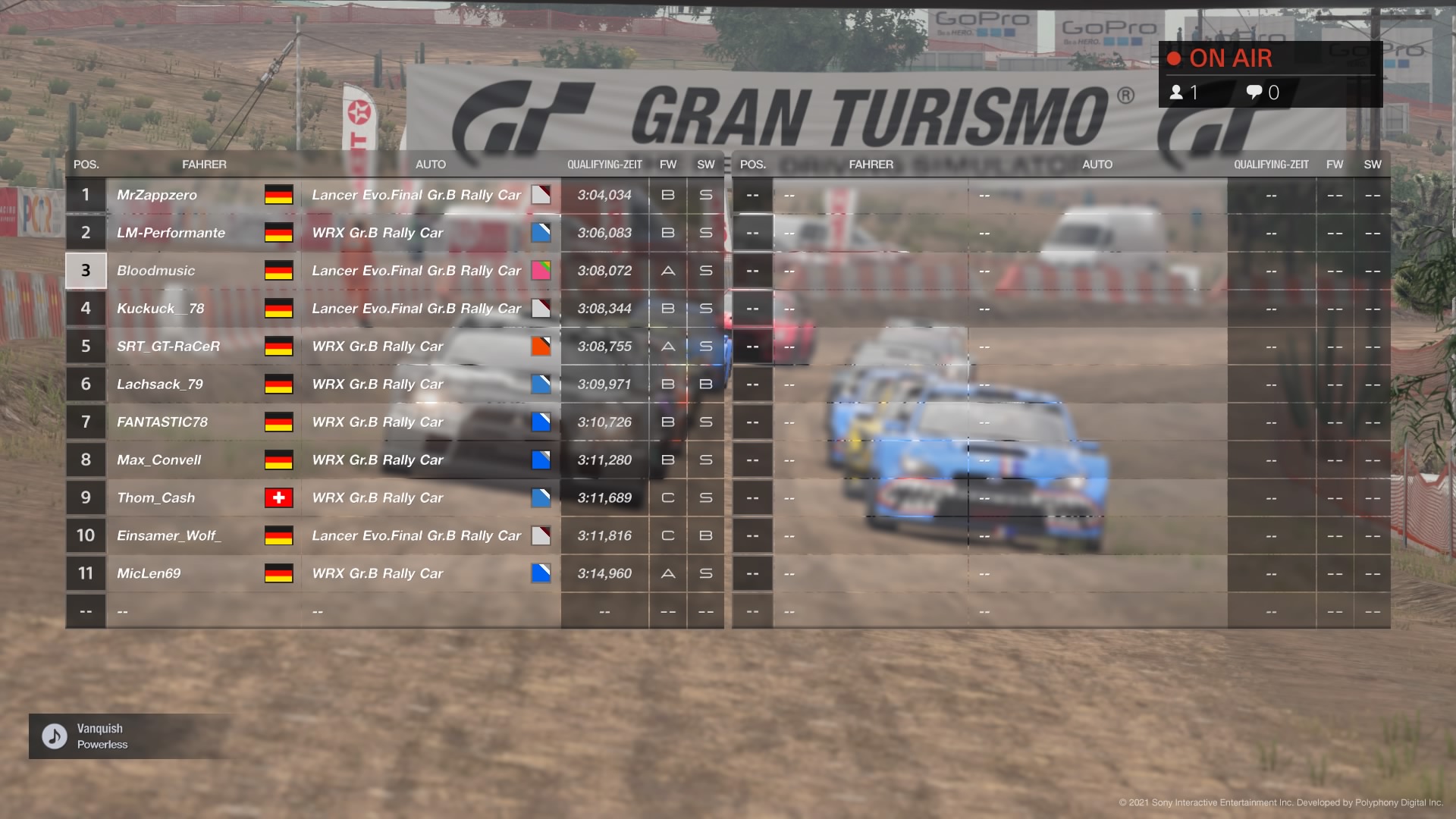Viewport: 1456px width, 819px height.
Task: Click the pink livery swatch for Bloodmusic
Action: 541,271
